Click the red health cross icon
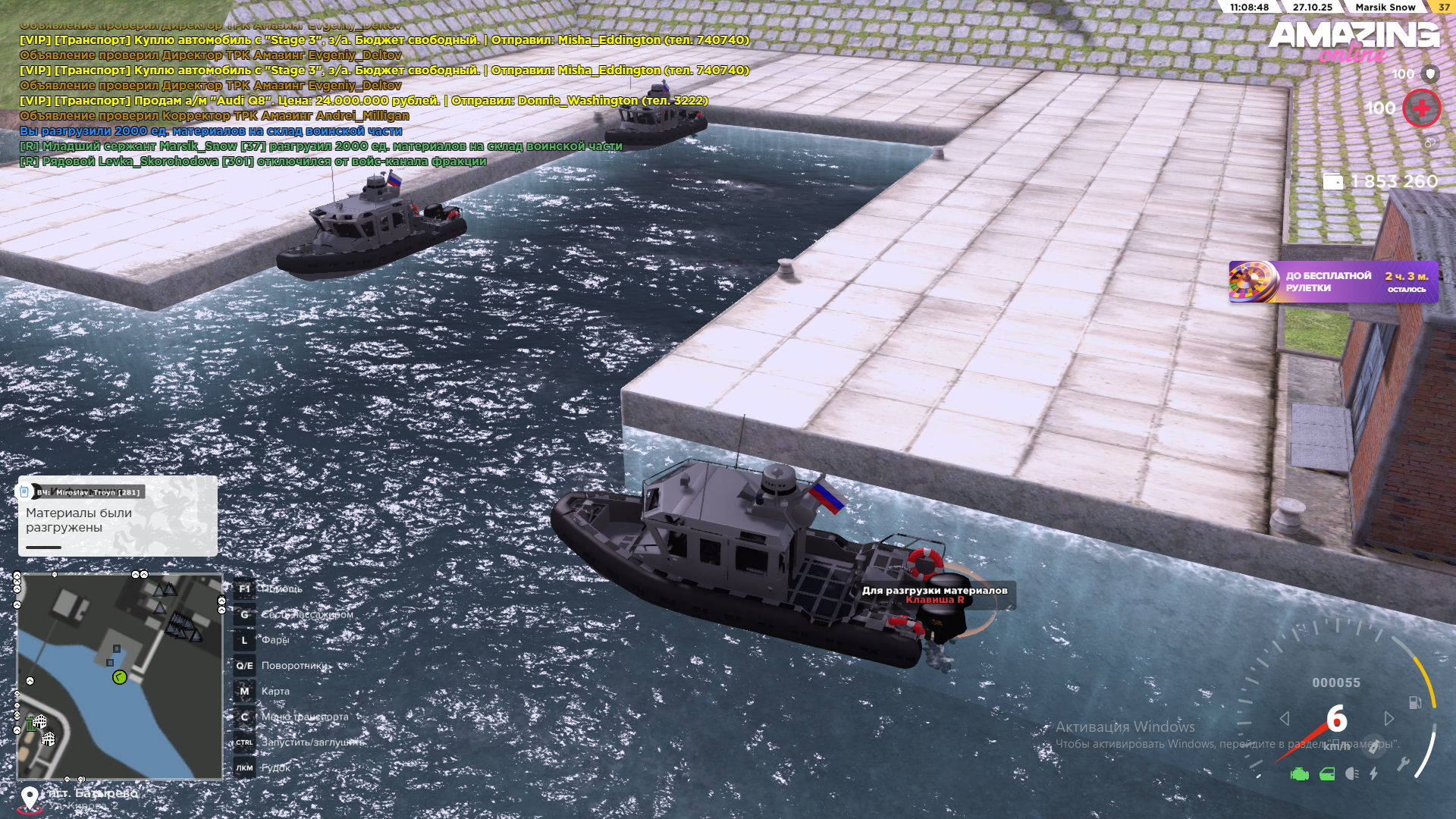This screenshot has width=1456, height=819. (1421, 108)
